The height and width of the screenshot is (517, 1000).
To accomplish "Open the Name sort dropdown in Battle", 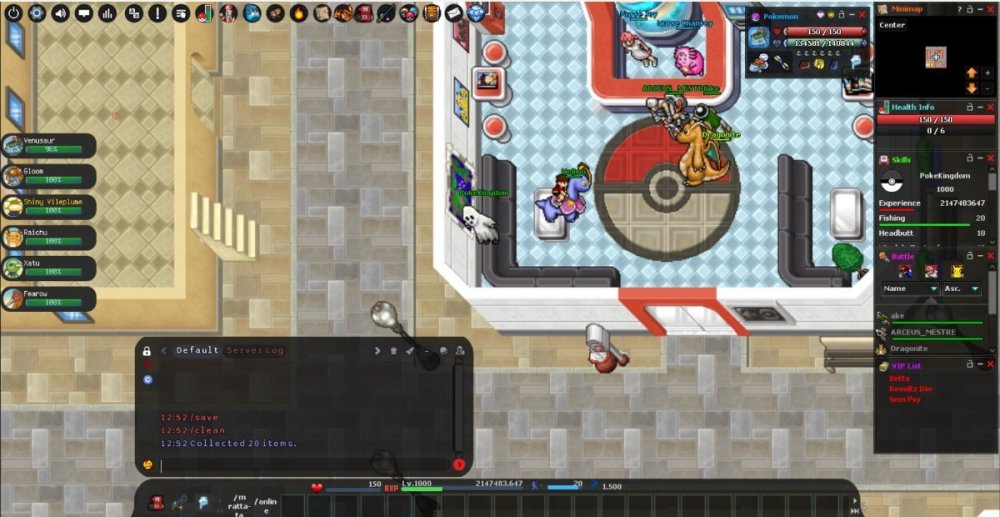I will 910,289.
